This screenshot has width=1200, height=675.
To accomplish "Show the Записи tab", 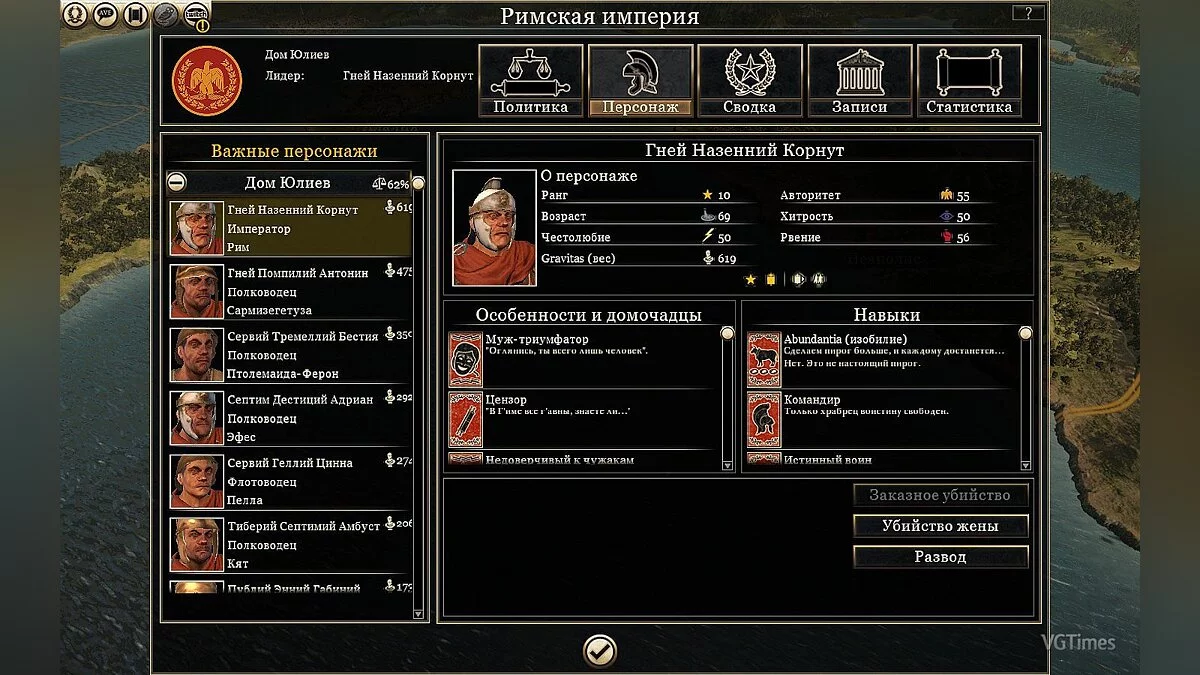I will pyautogui.click(x=860, y=81).
